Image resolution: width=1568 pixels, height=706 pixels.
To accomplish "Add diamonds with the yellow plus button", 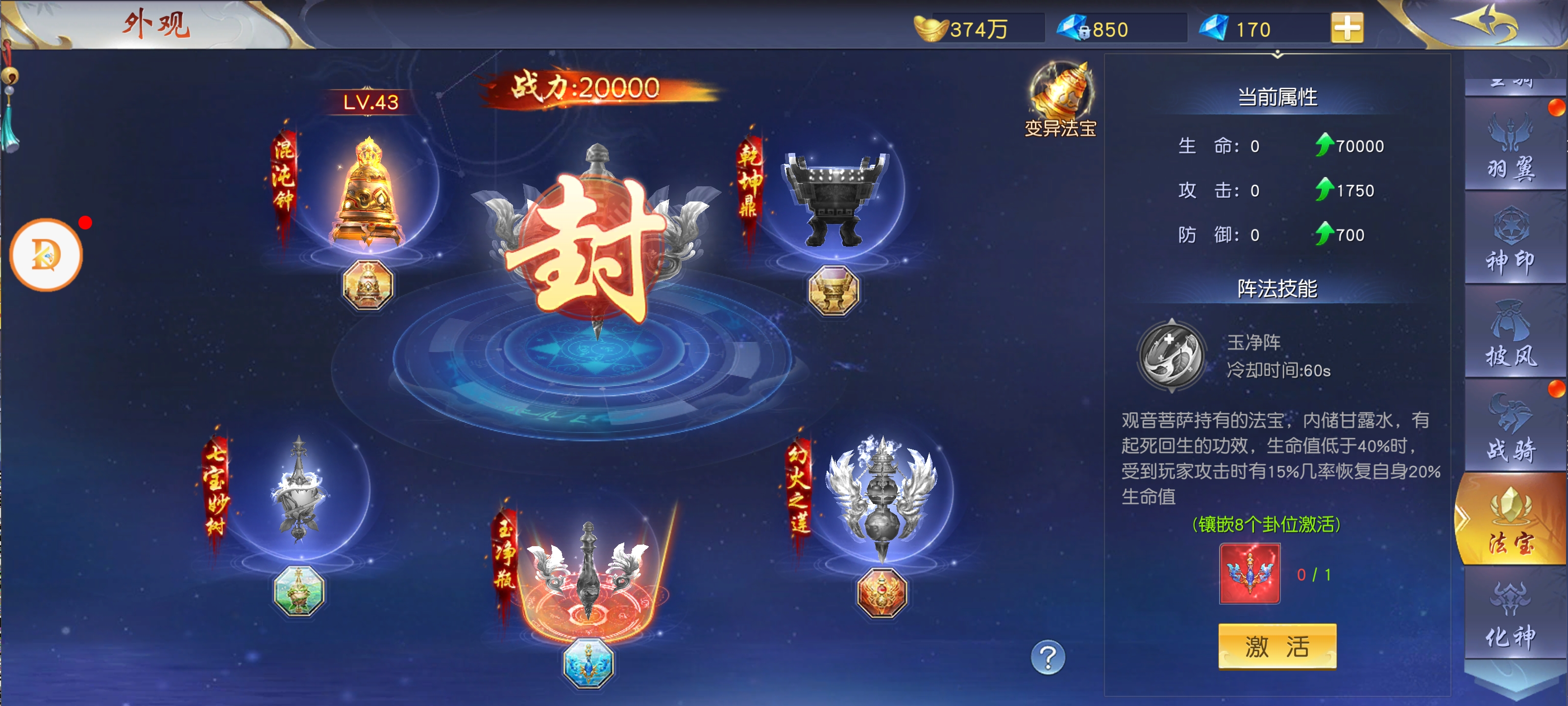I will [1347, 28].
